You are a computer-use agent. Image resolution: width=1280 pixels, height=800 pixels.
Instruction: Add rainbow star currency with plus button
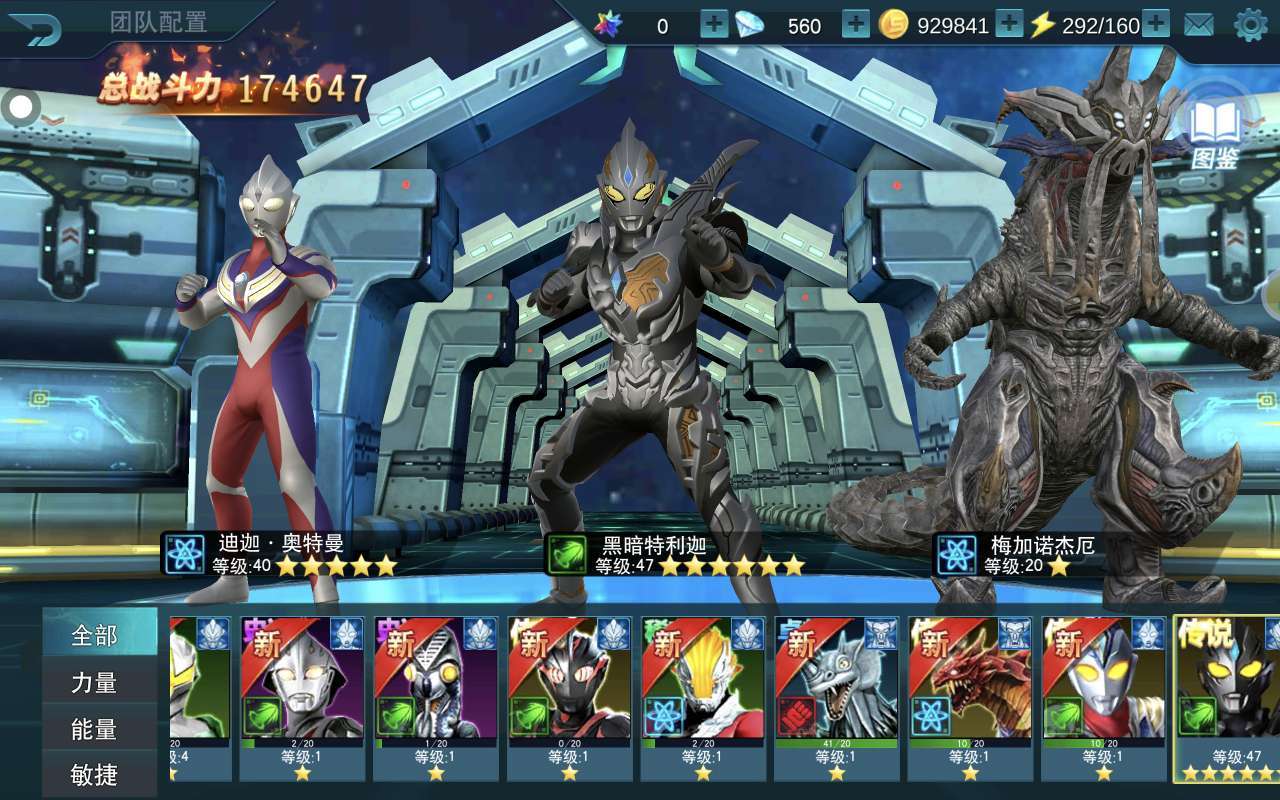714,25
